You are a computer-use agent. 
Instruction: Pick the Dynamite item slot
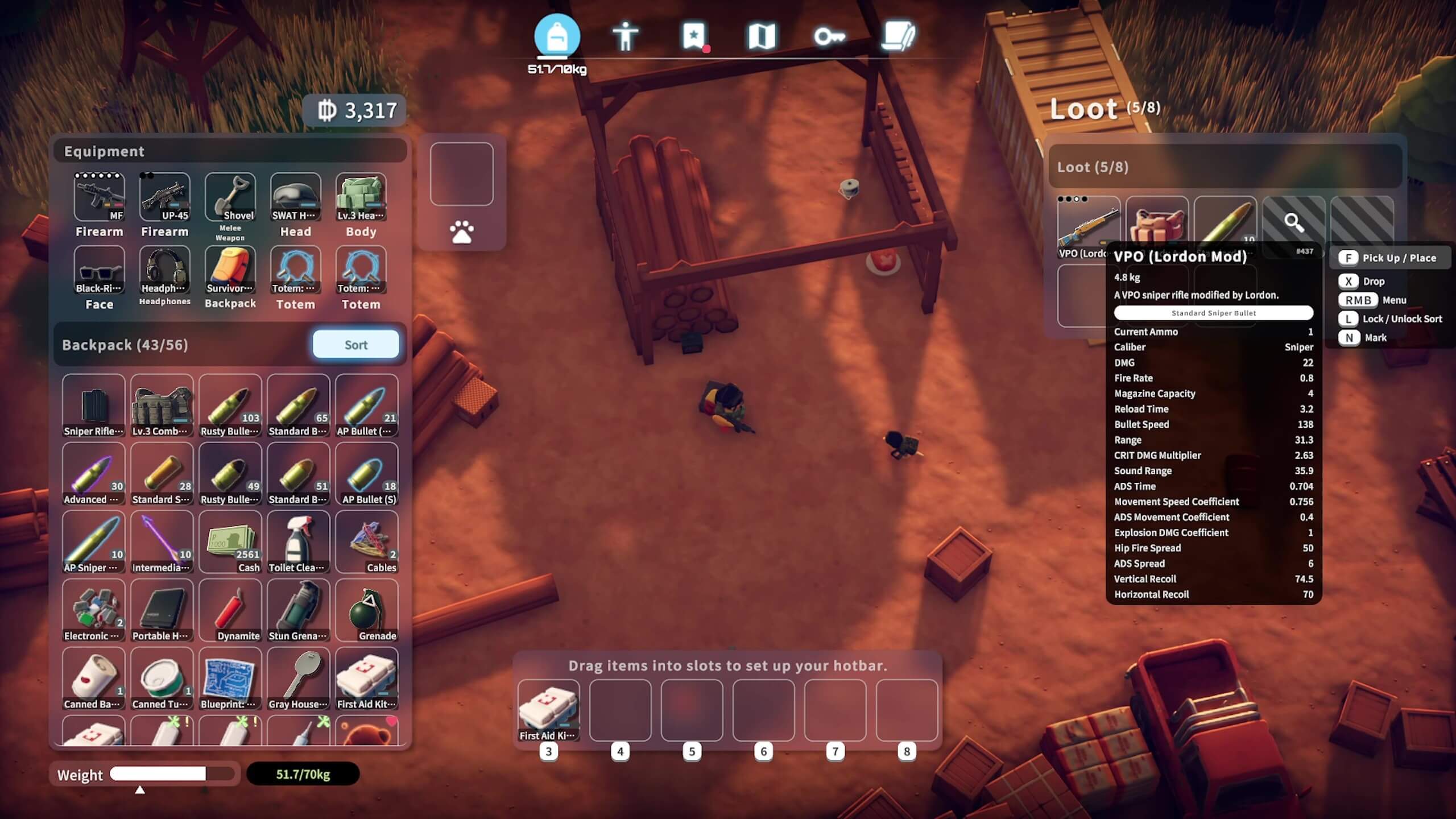[x=230, y=610]
